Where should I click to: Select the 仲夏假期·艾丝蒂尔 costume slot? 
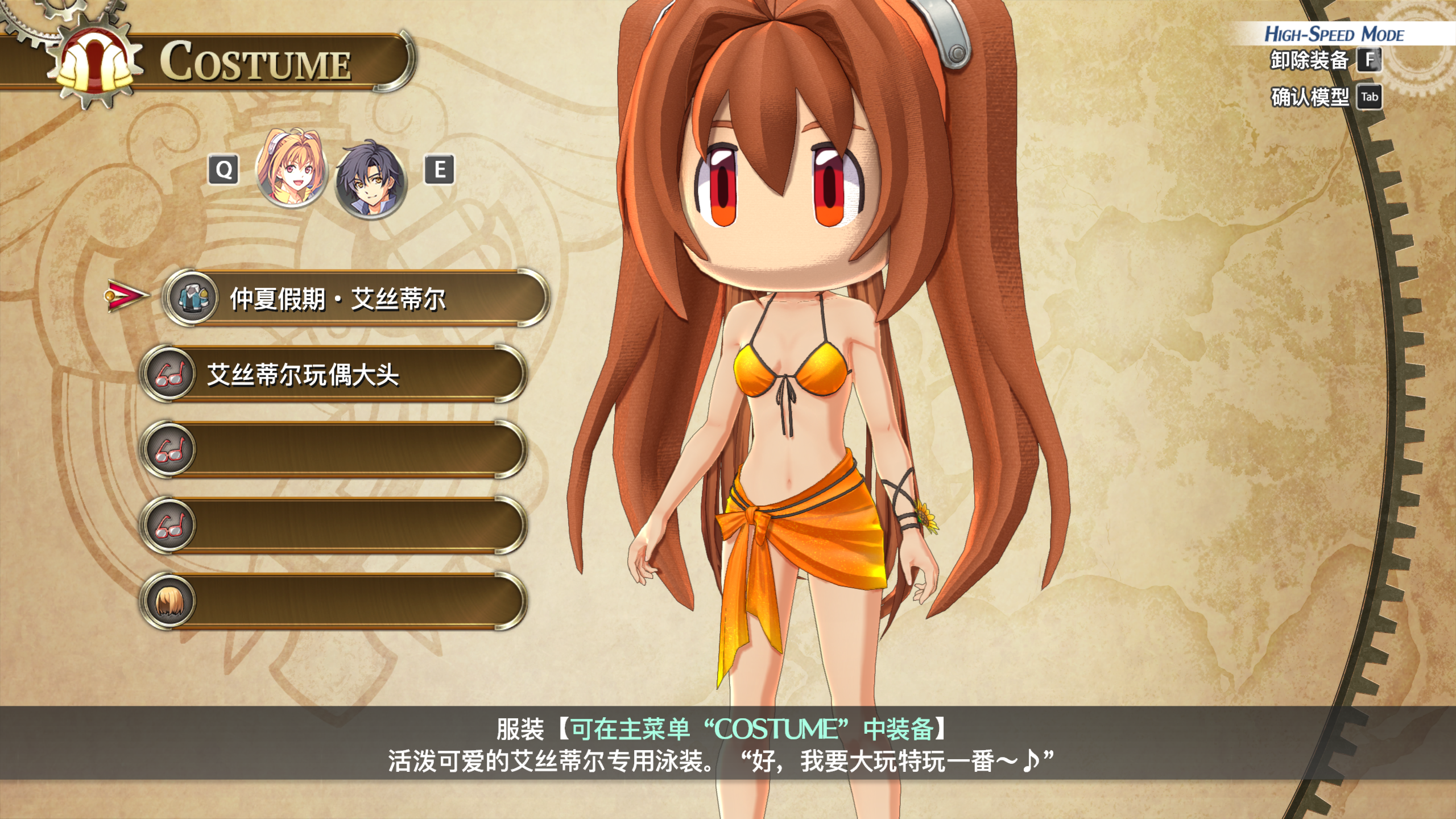355,298
